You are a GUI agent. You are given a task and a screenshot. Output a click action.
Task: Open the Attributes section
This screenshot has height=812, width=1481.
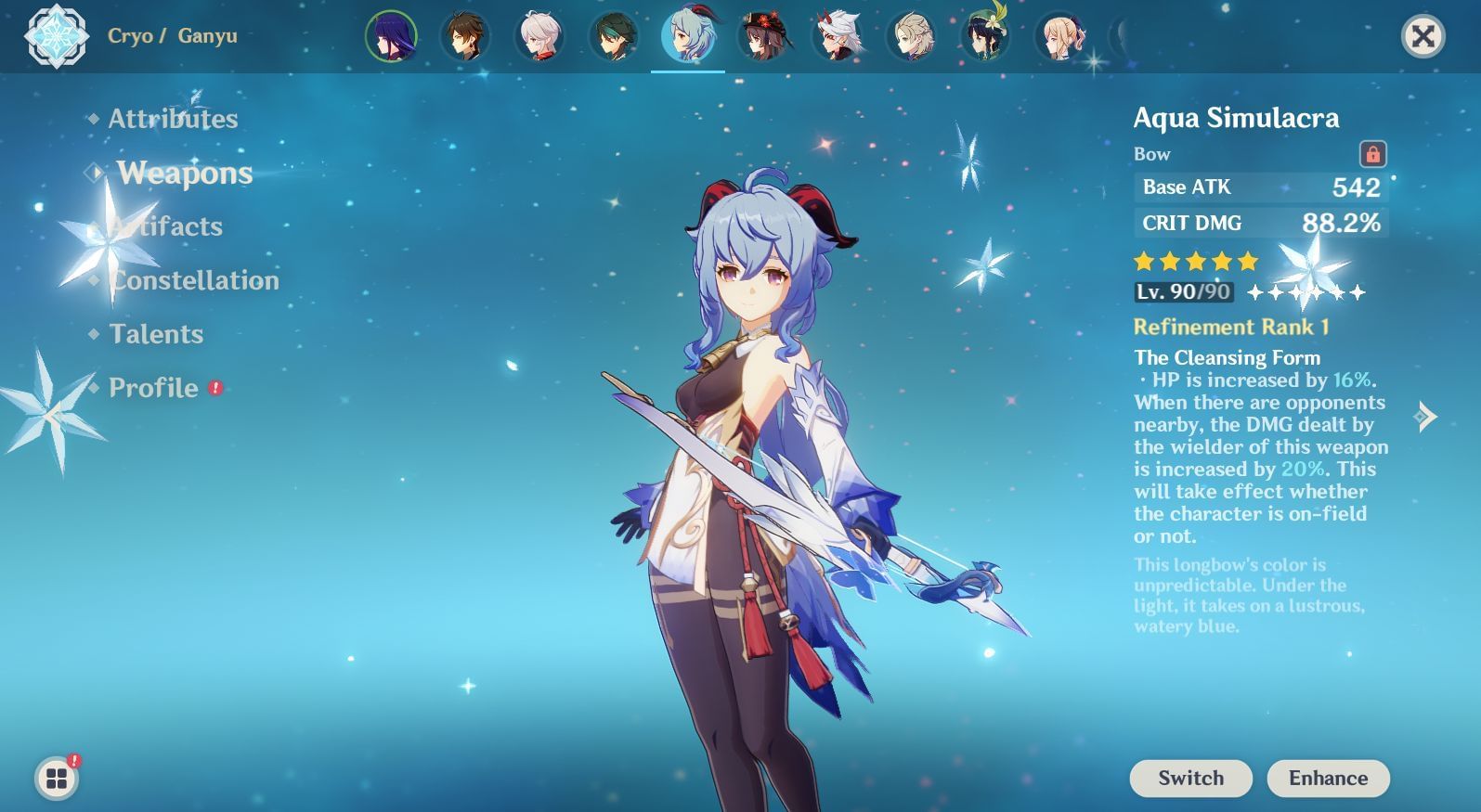click(x=173, y=119)
